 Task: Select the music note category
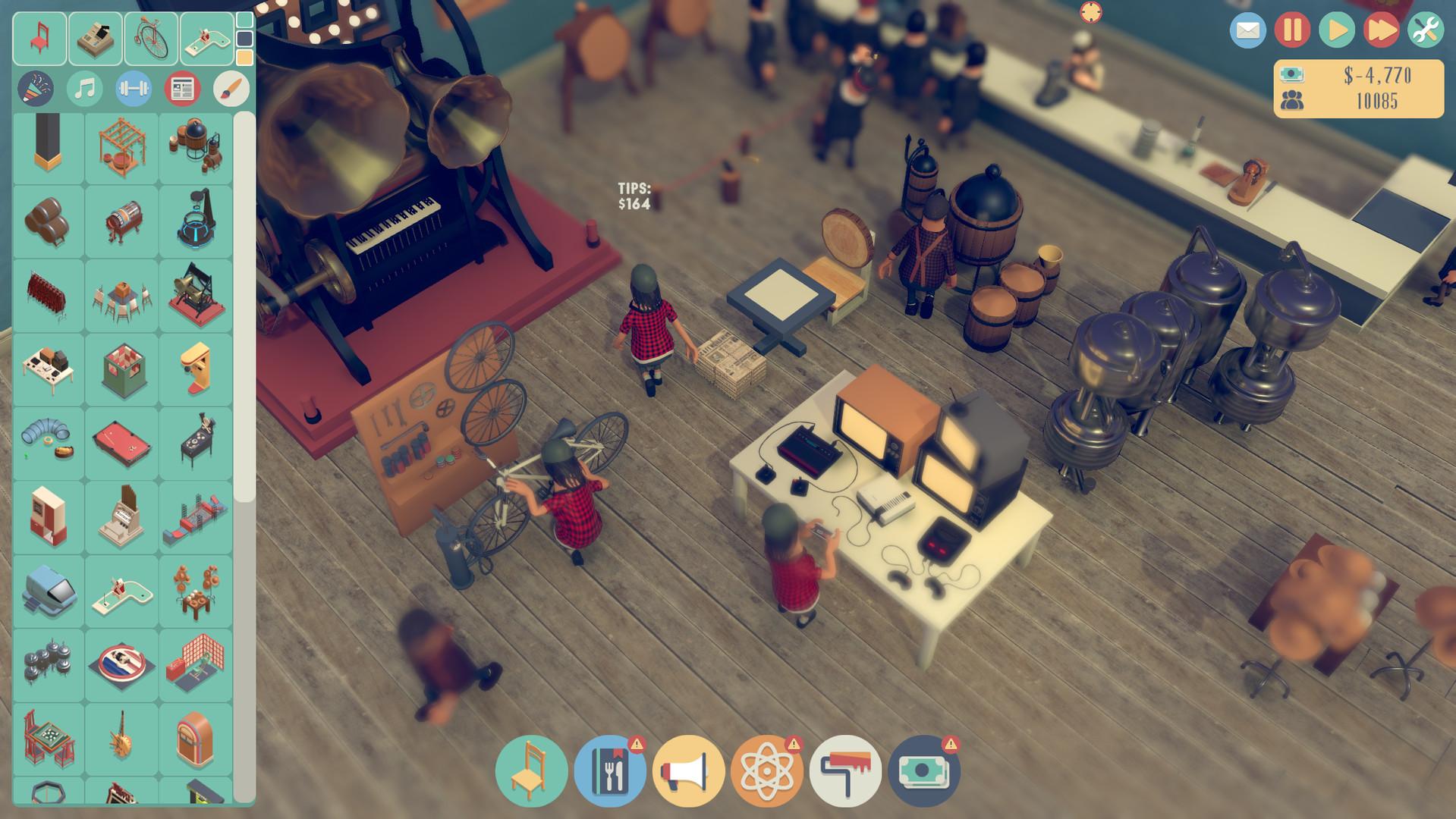[83, 88]
